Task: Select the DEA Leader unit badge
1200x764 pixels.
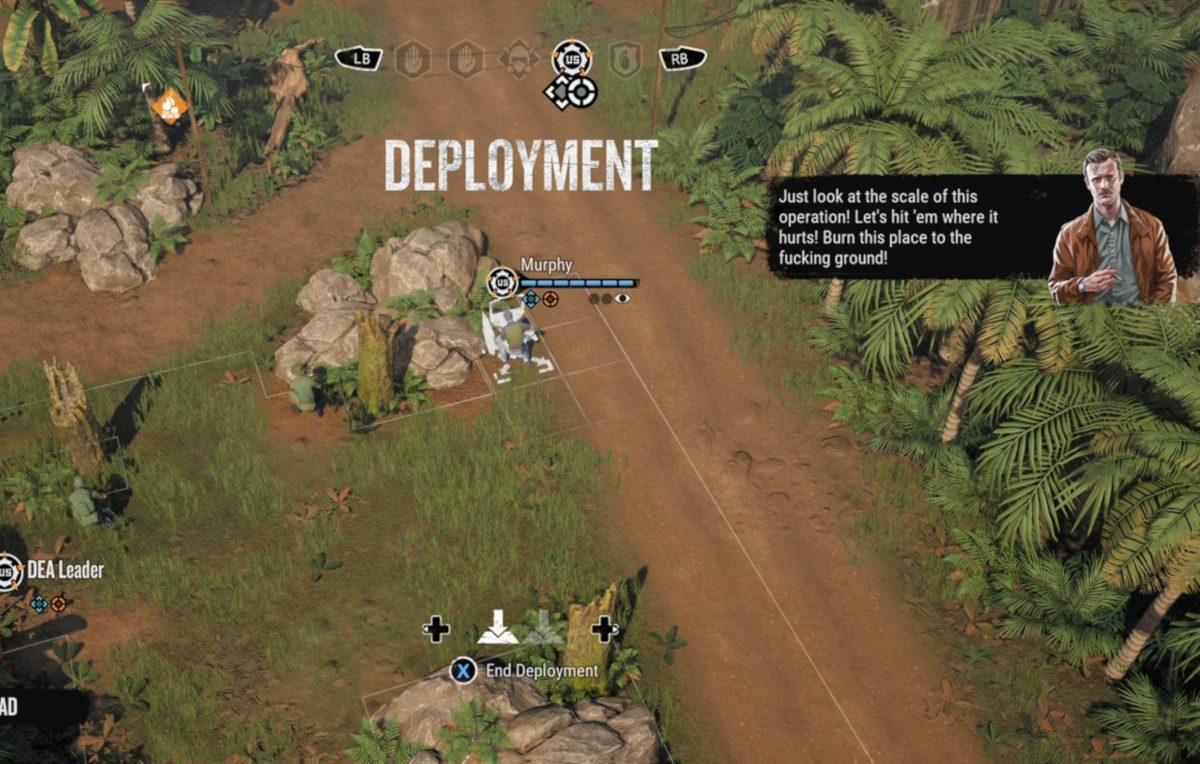Action: click(9, 571)
